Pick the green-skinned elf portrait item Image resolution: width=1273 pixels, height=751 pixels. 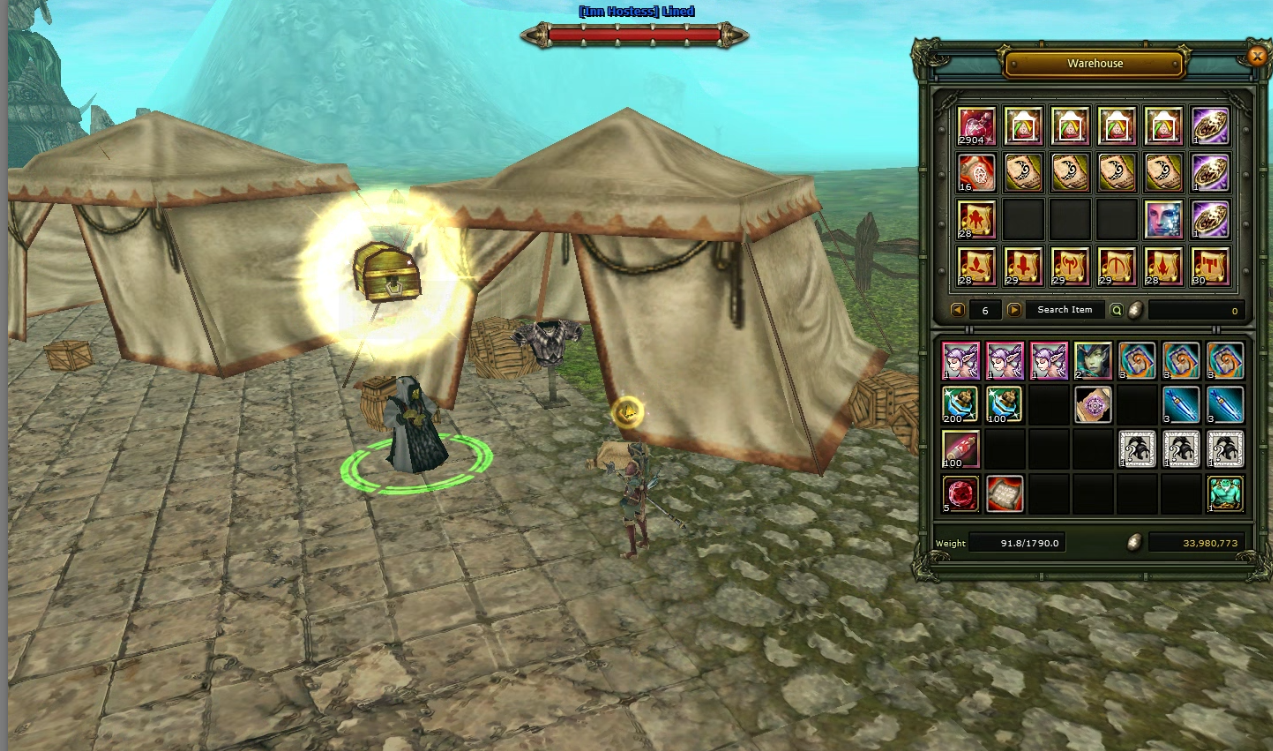(x=1093, y=360)
